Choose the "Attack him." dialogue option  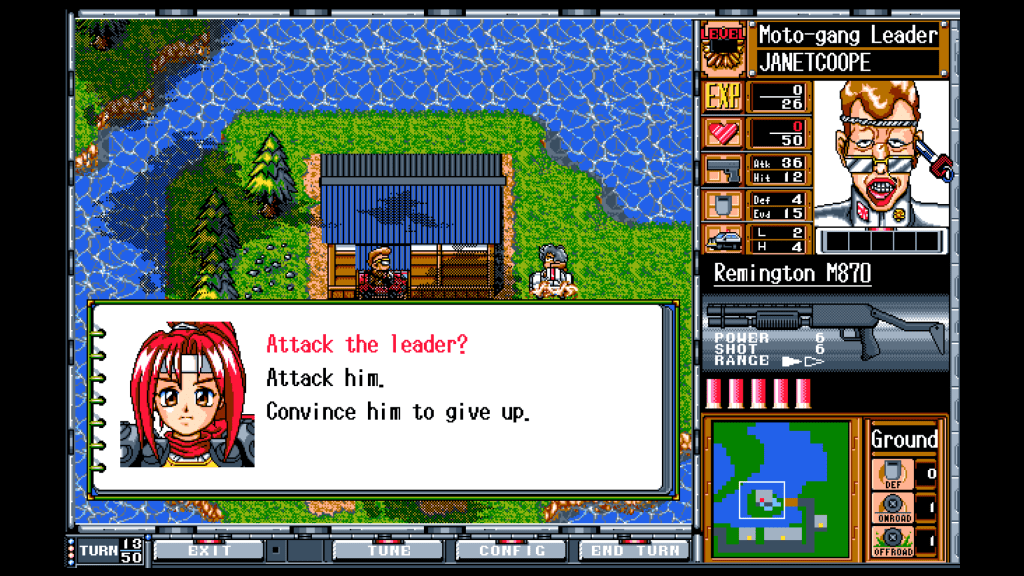point(325,379)
